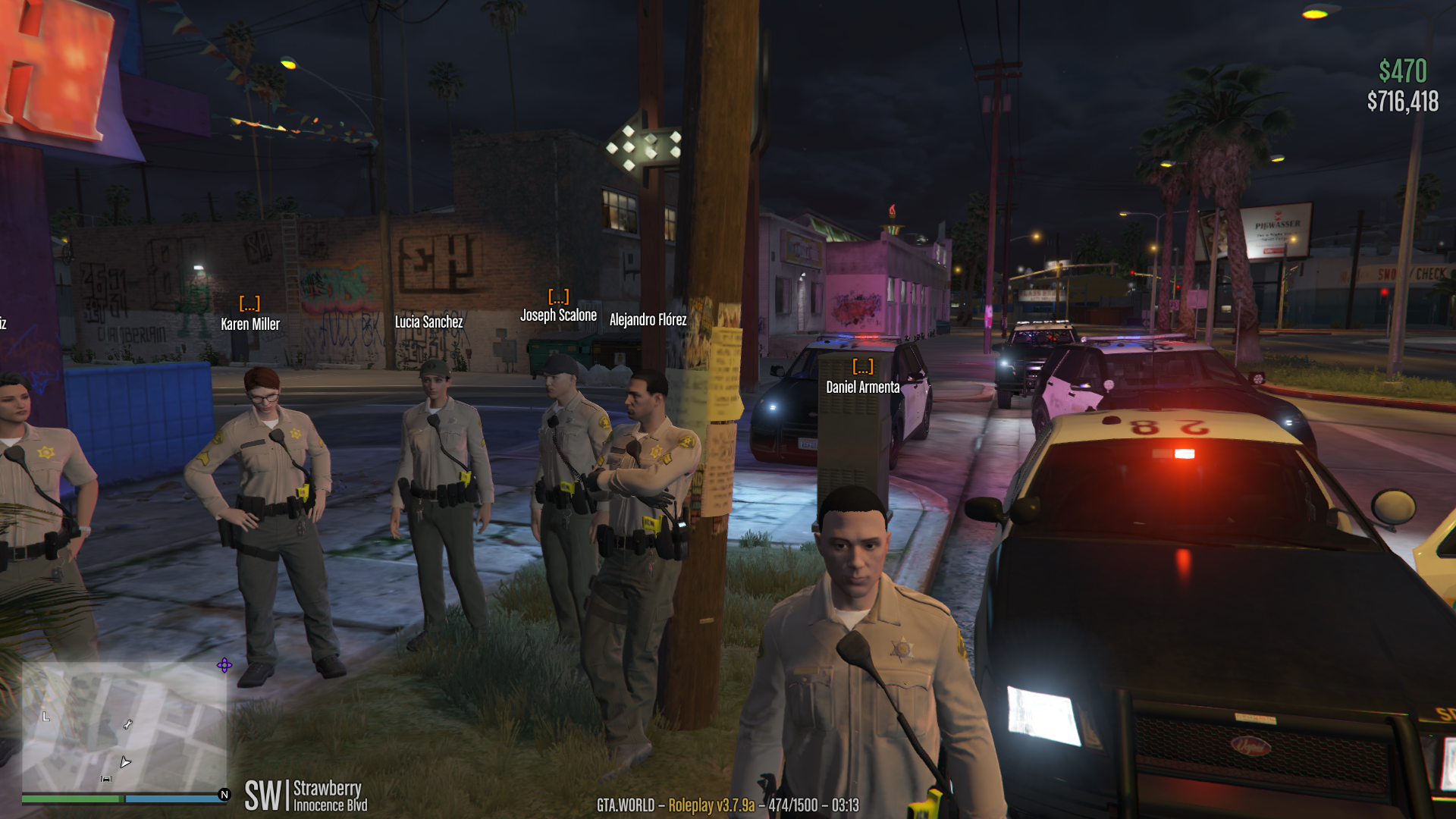Click the Daniel Armenta name tag
The width and height of the screenshot is (1456, 819).
862,388
